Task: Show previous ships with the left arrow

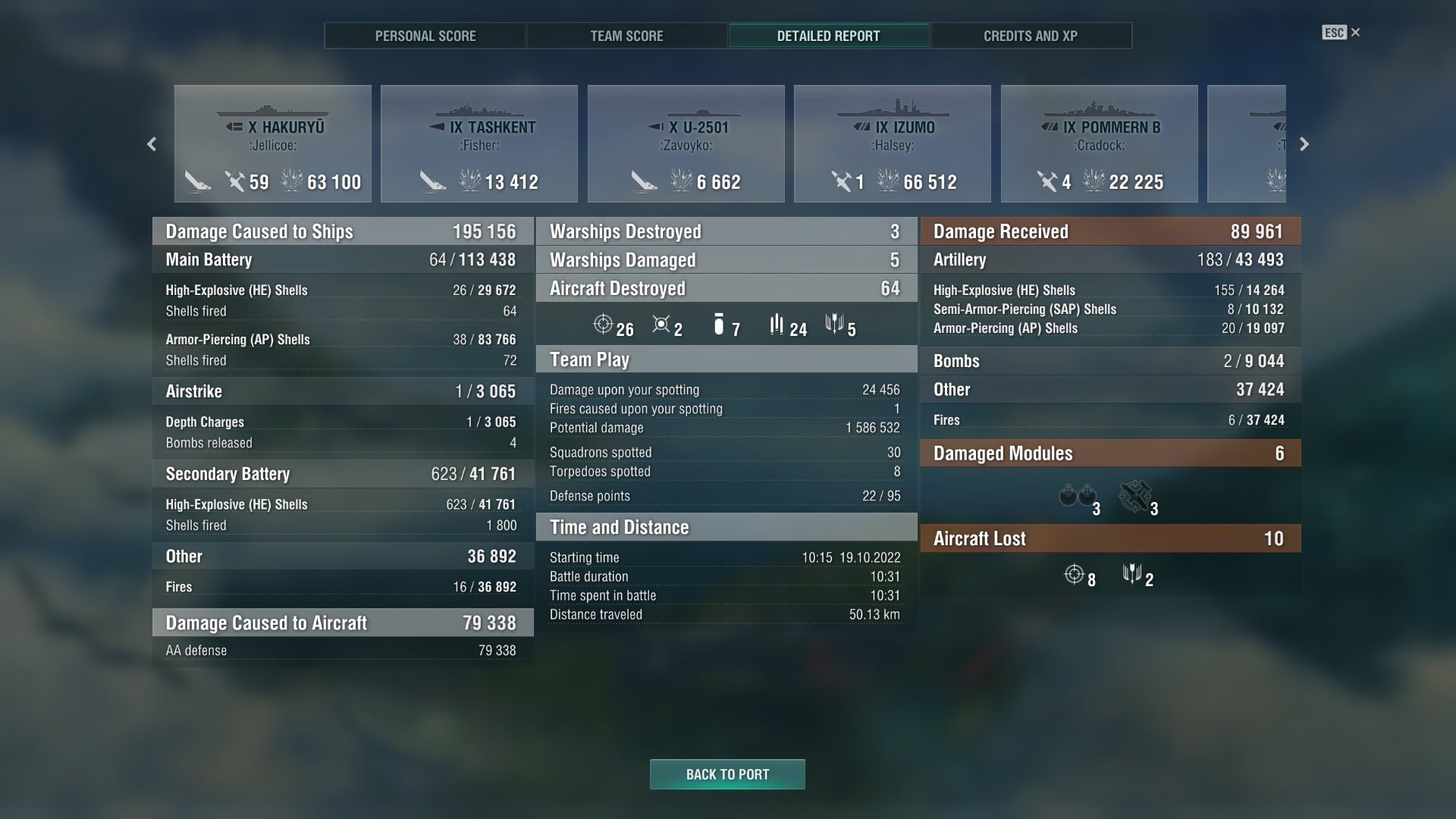Action: [152, 144]
